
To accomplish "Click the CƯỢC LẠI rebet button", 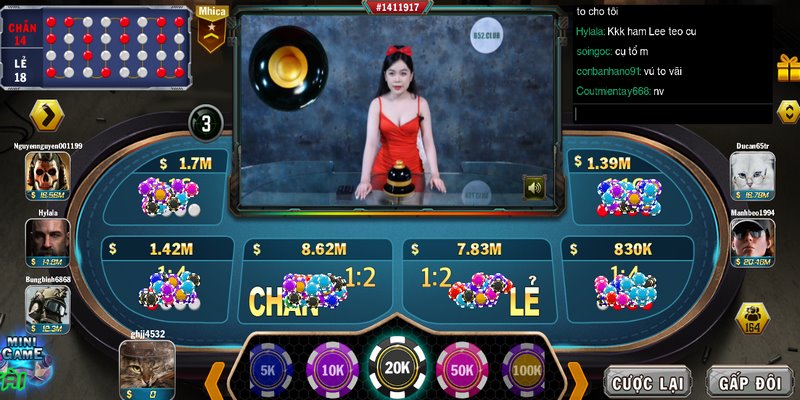I will coord(648,381).
